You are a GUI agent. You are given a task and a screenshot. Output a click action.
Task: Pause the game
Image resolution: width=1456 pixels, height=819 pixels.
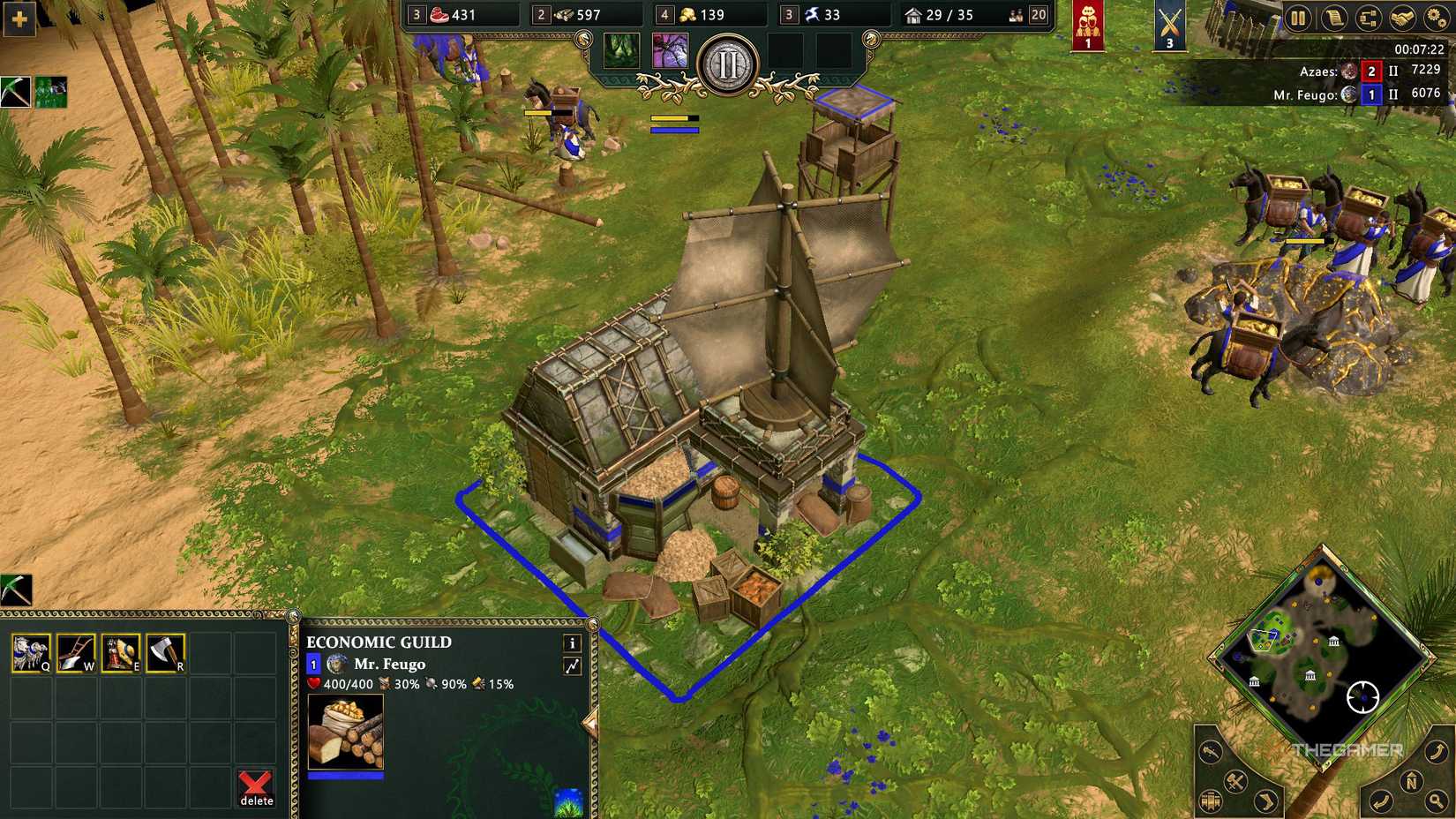click(x=1297, y=18)
